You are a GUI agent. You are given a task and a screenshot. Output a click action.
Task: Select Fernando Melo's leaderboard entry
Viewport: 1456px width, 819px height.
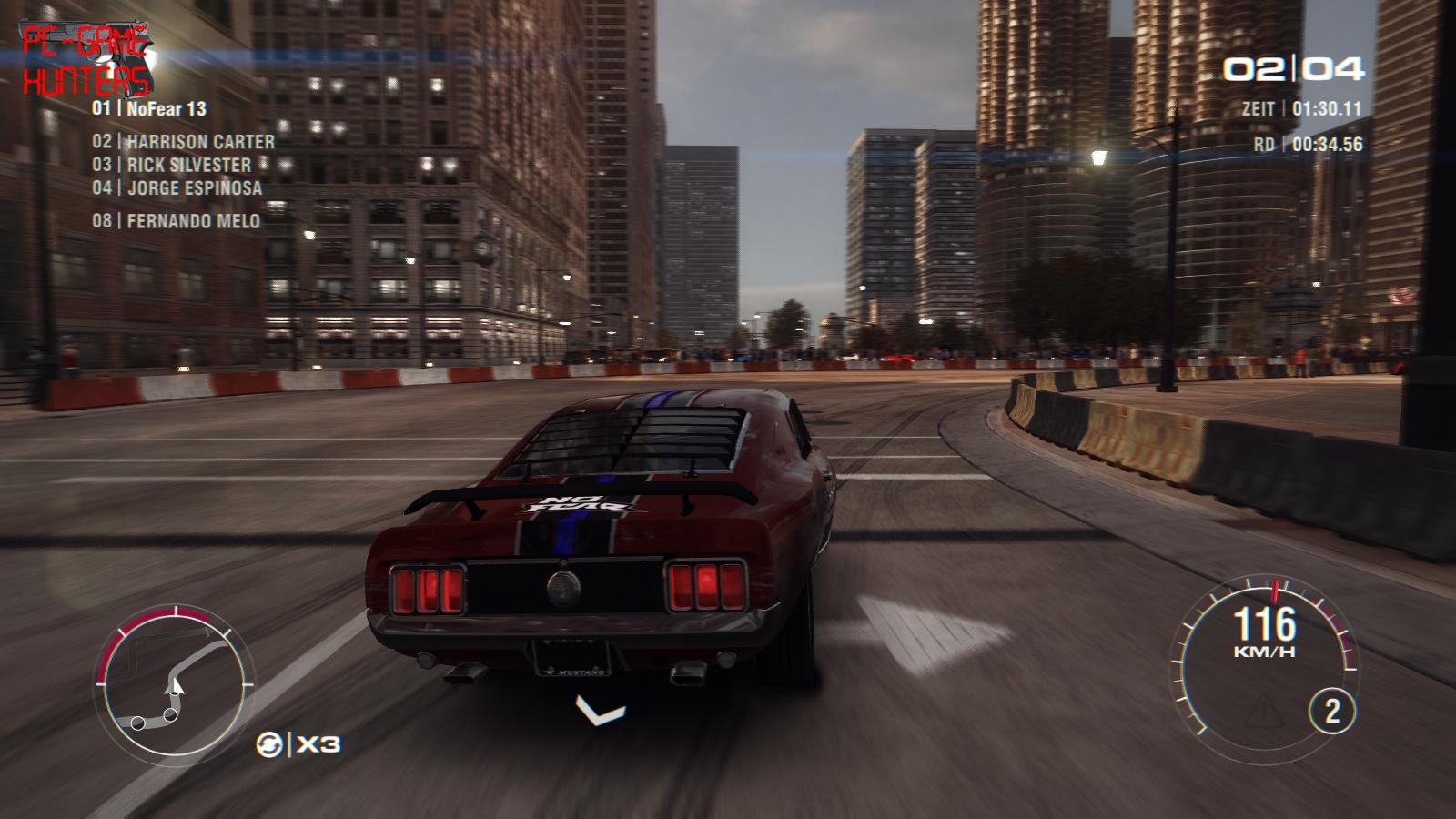click(x=176, y=221)
